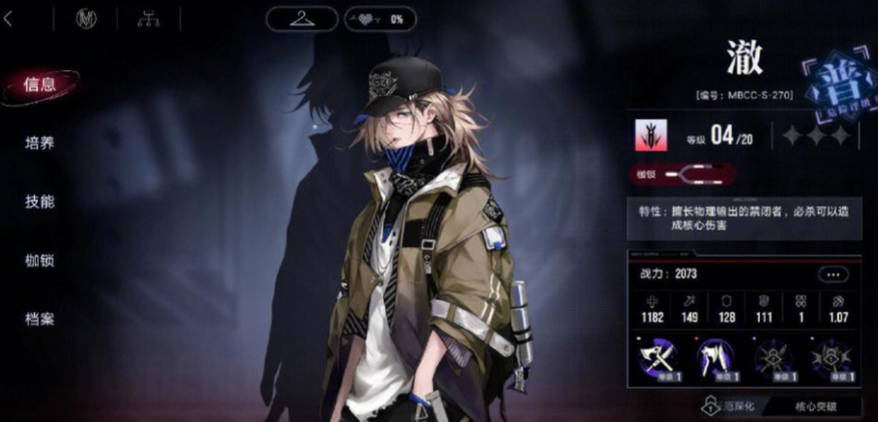Go back with the left arrow

click(9, 18)
